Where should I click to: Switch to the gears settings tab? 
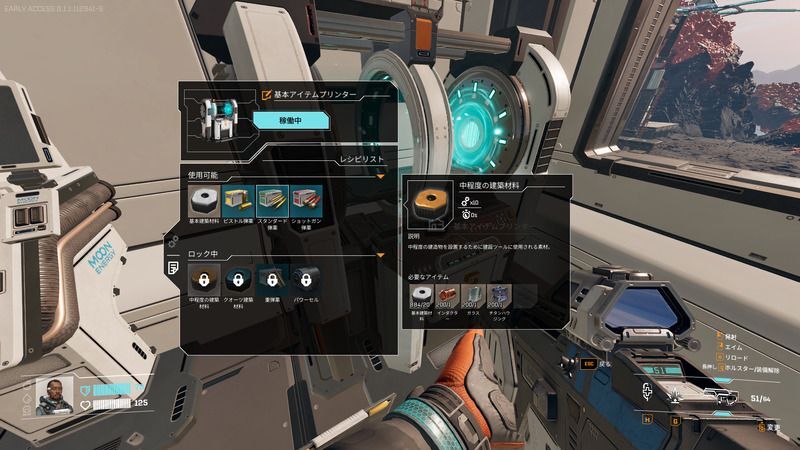(173, 242)
